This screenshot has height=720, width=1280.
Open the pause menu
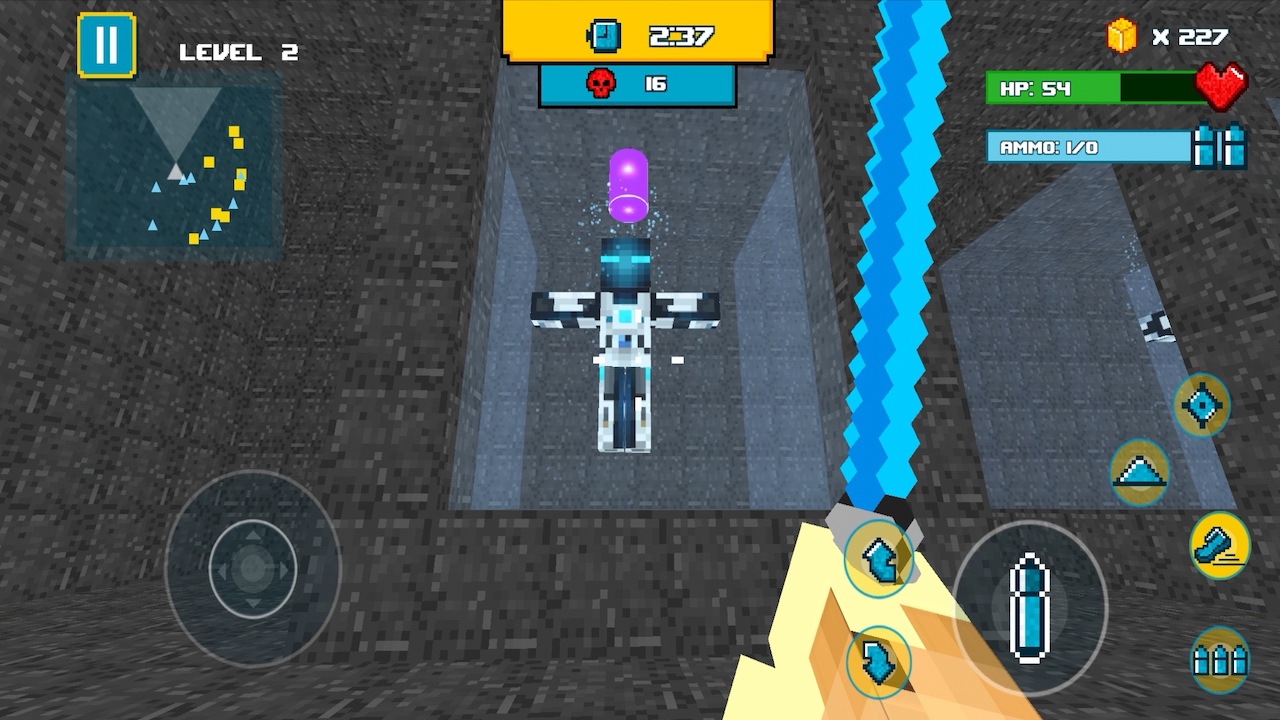pyautogui.click(x=107, y=43)
